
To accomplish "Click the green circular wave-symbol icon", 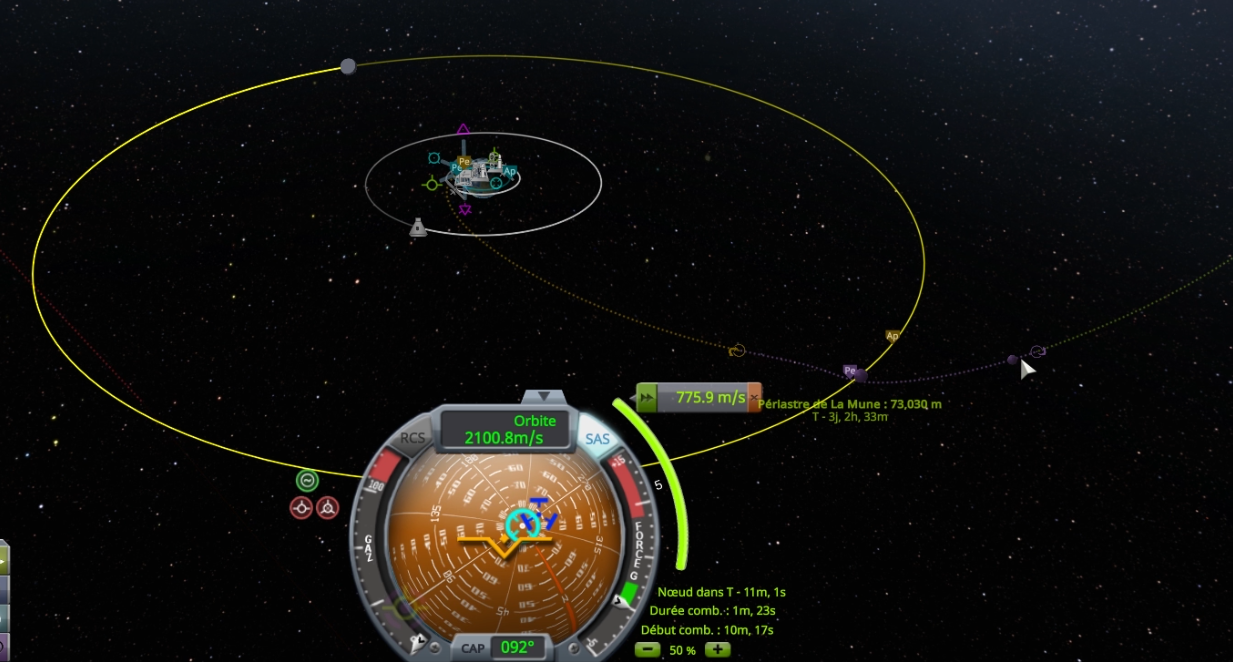I will pos(307,480).
